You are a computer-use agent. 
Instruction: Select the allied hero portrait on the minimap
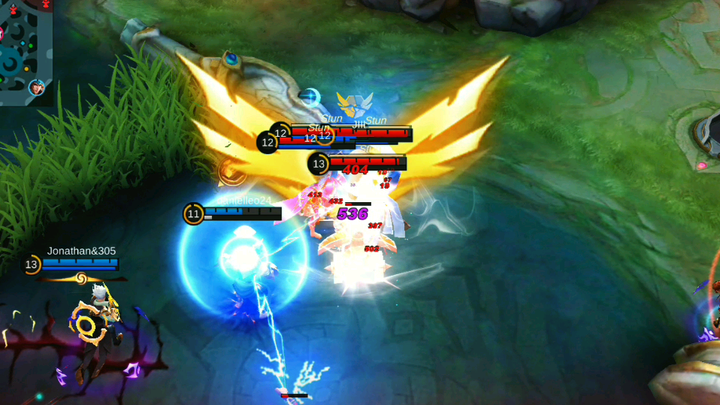pyautogui.click(x=39, y=88)
